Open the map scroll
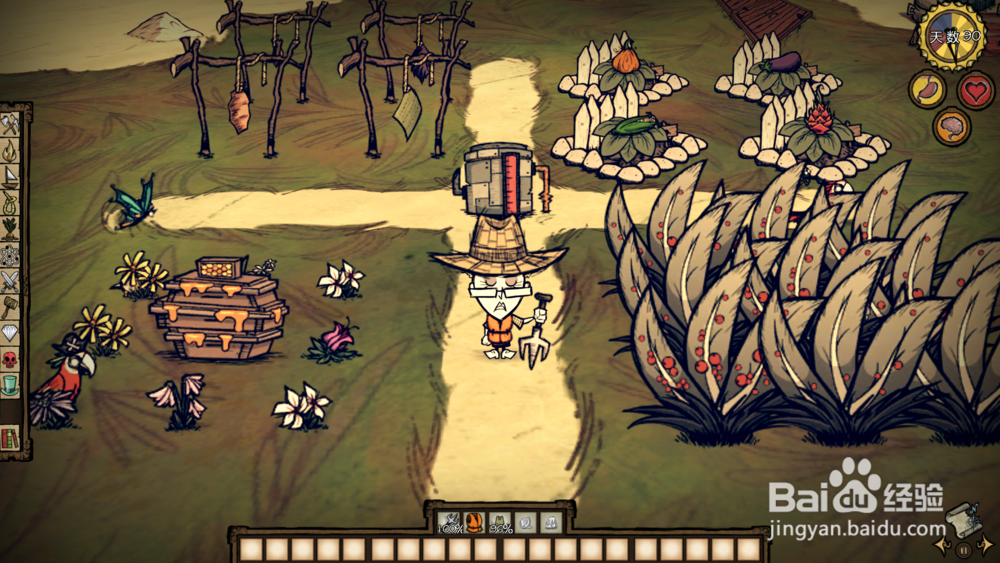Image resolution: width=1000 pixels, height=563 pixels. tap(963, 519)
